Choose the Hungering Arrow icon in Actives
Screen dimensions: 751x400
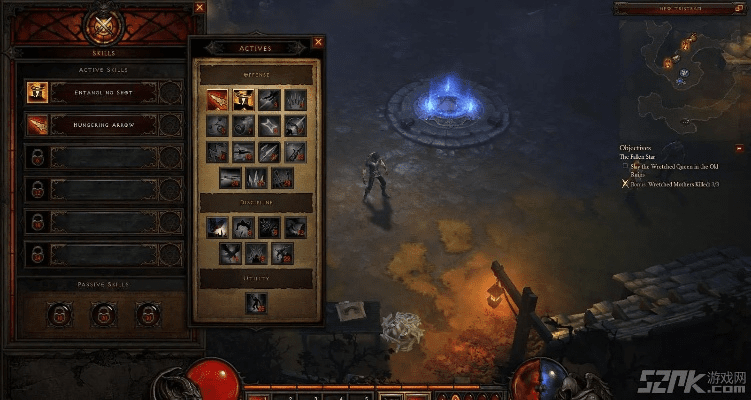pos(217,99)
